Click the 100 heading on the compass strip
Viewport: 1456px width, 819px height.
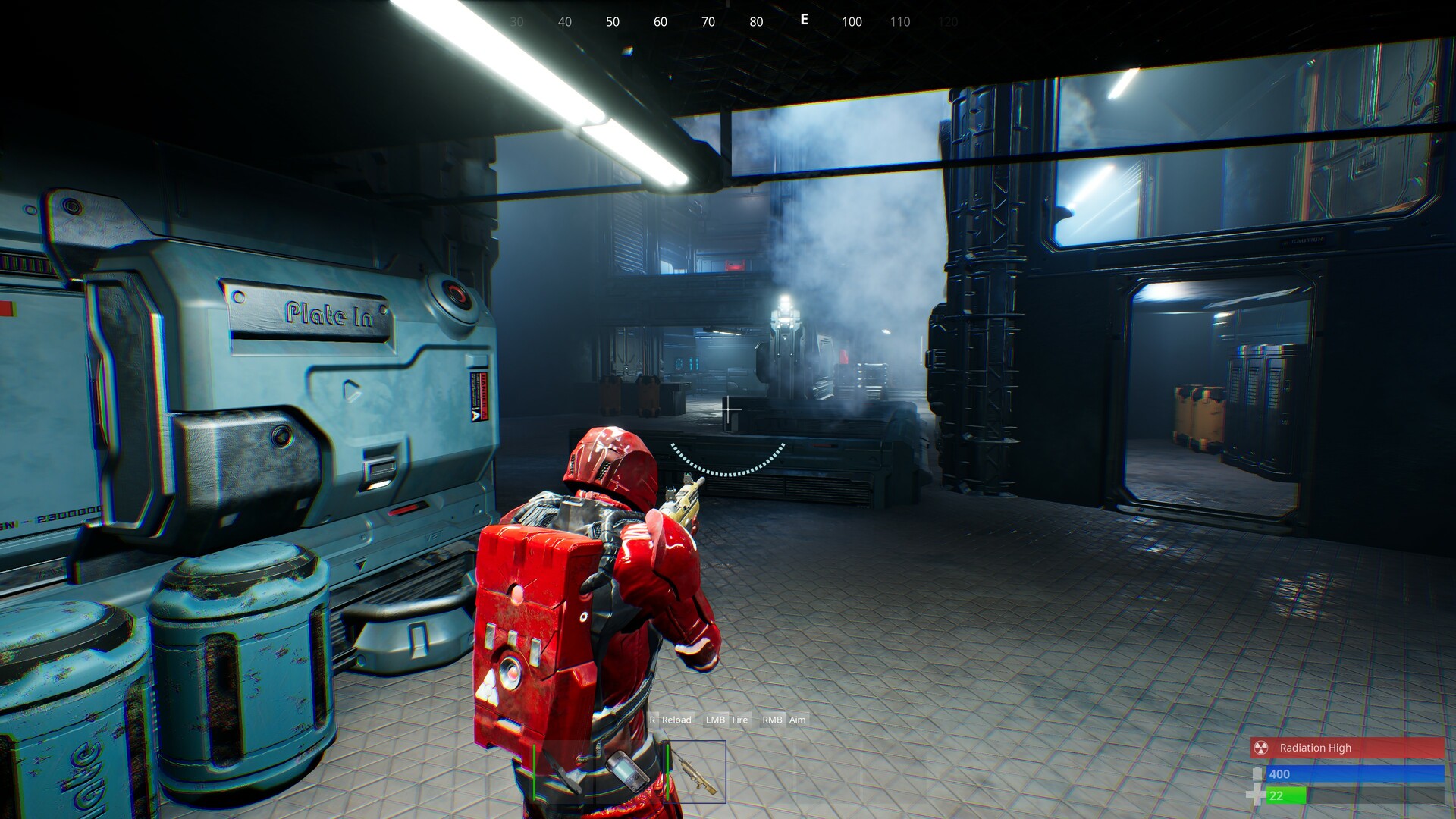(x=851, y=22)
